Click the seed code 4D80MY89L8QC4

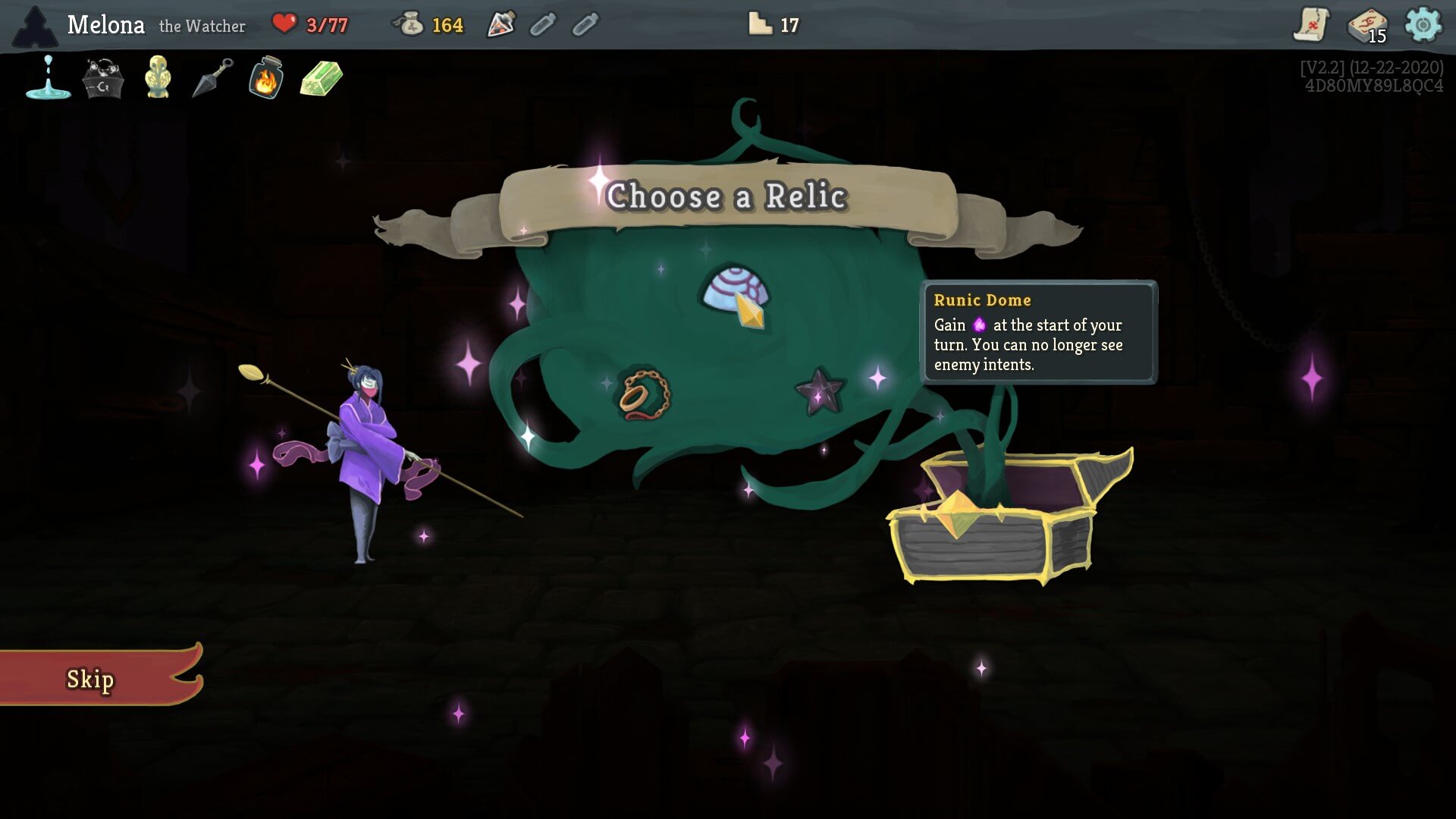[x=1373, y=86]
